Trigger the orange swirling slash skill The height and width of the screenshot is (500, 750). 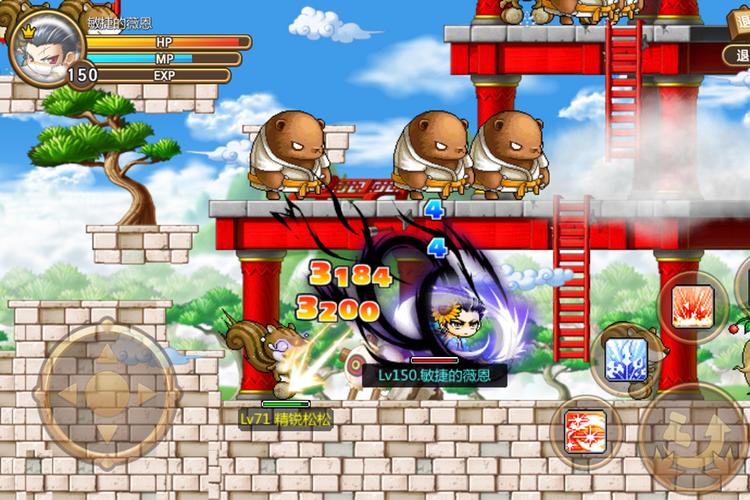(585, 431)
